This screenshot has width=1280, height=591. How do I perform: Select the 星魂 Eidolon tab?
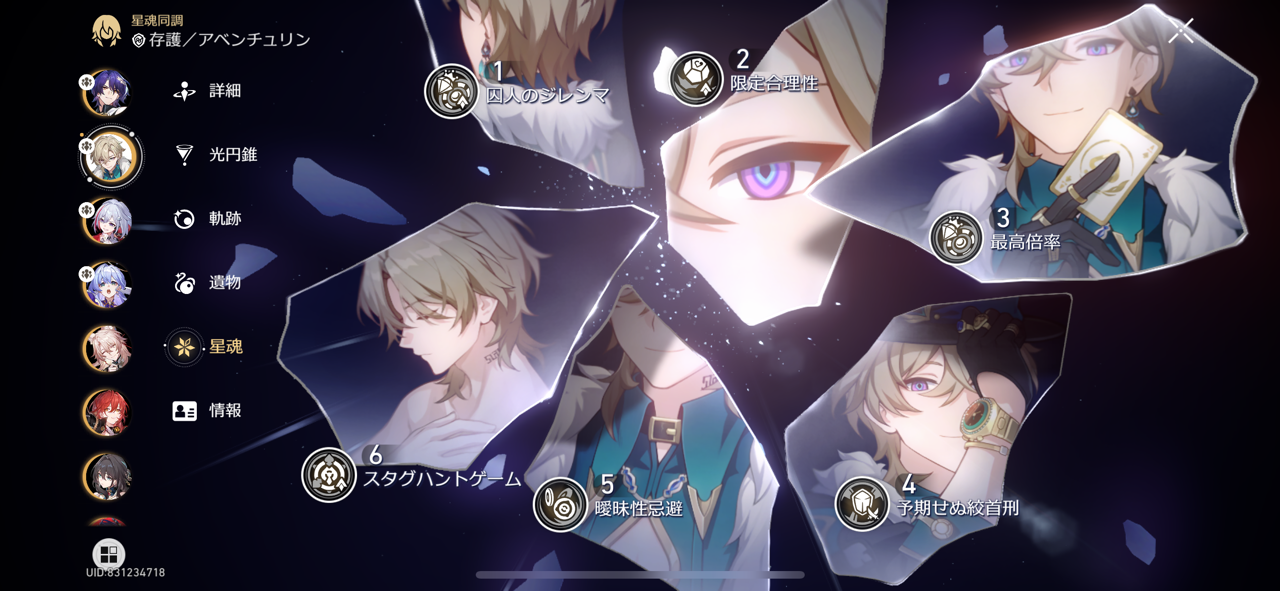(208, 347)
